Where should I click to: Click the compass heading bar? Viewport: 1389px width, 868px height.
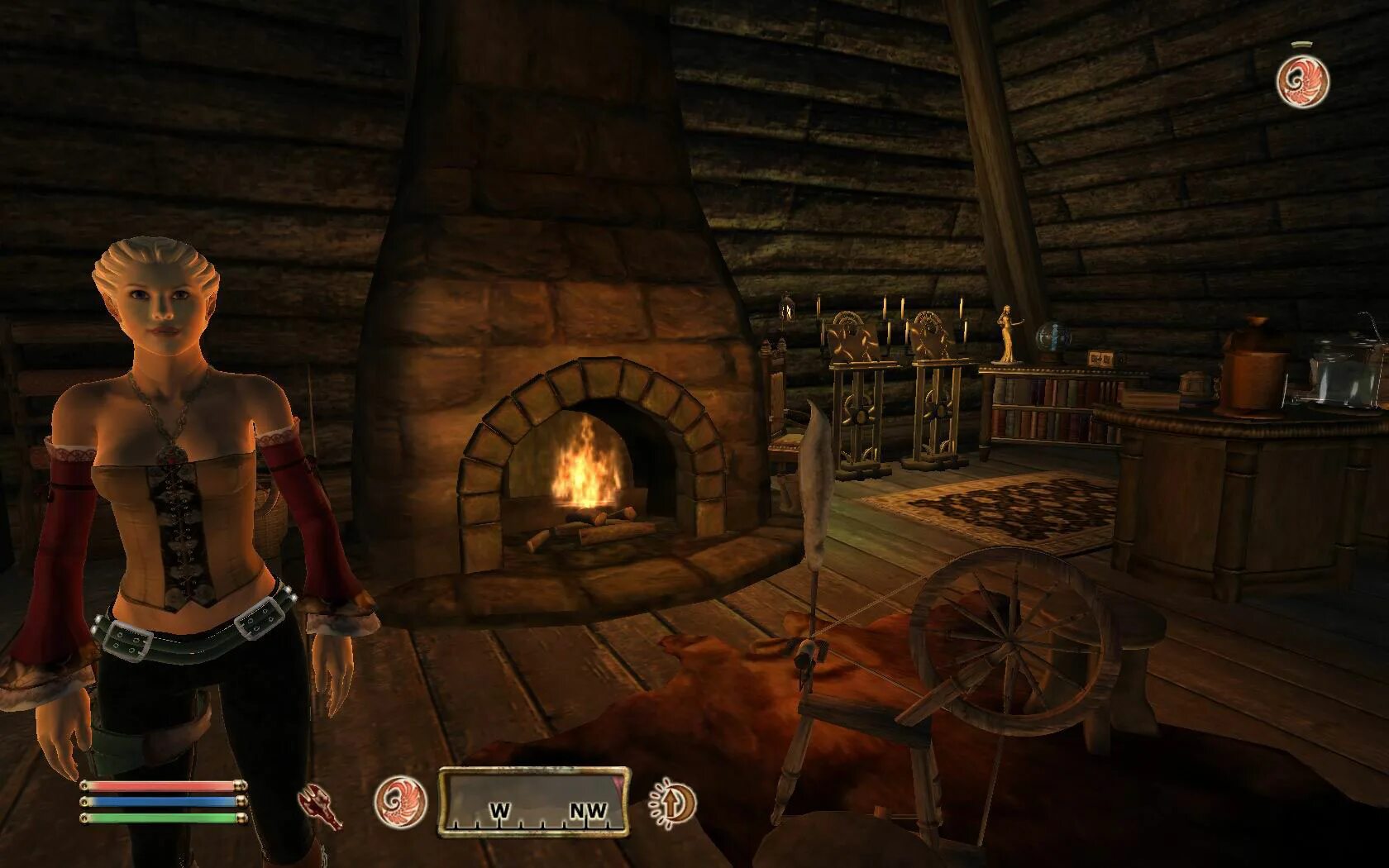pos(533,800)
